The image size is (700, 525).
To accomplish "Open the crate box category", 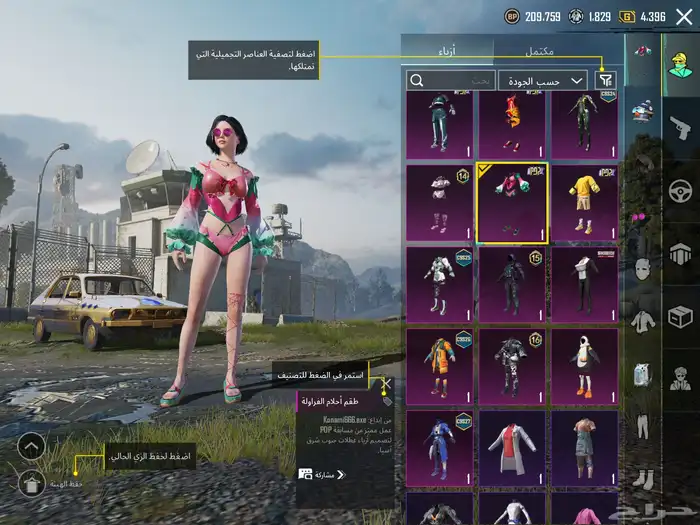I will pos(680,317).
